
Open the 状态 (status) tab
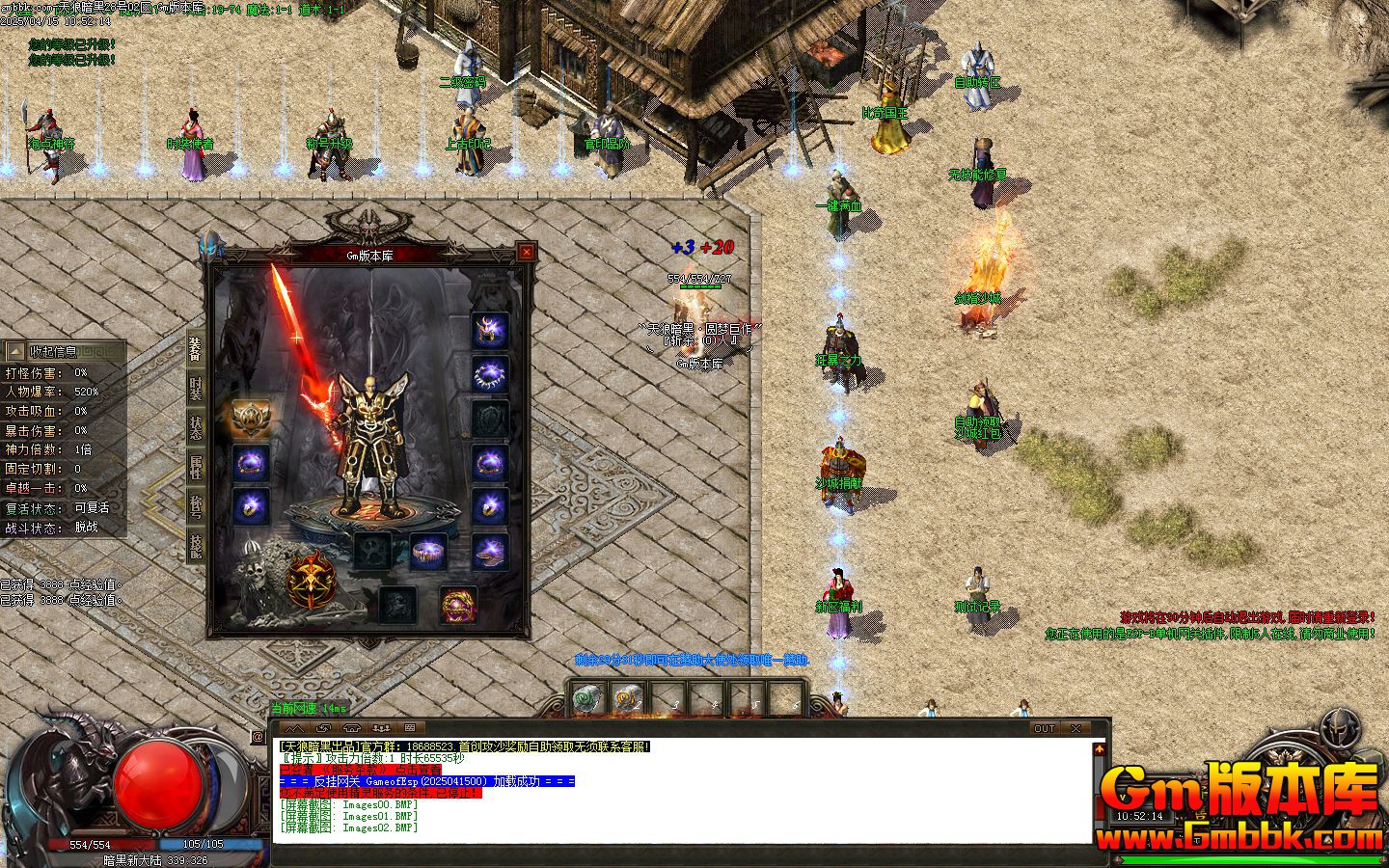(x=195, y=426)
